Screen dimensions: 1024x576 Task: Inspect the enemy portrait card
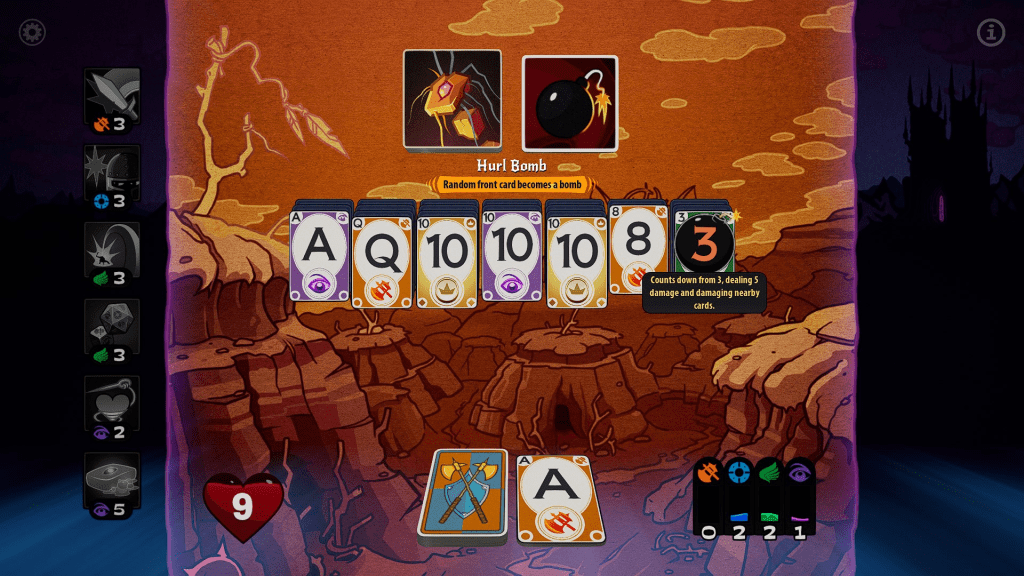452,100
